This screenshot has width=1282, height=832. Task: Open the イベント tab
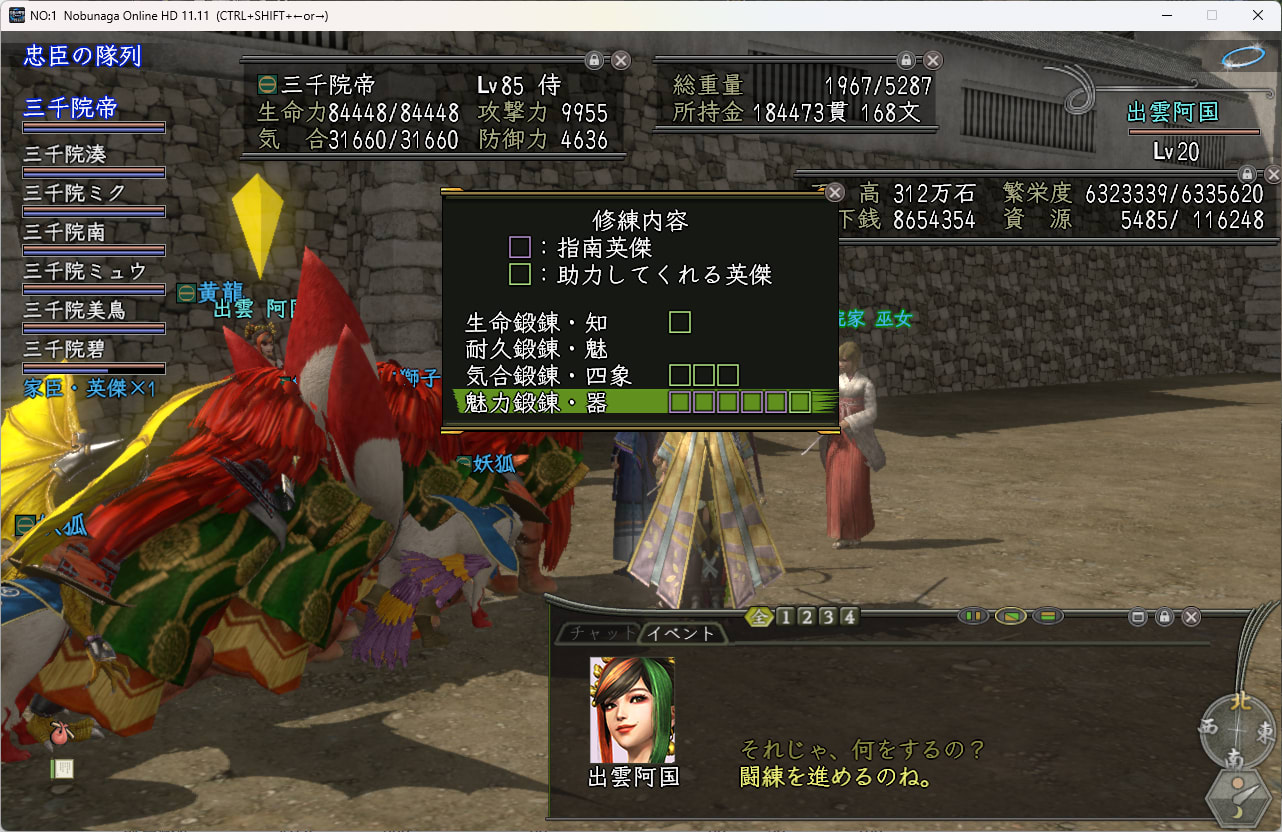coord(680,633)
